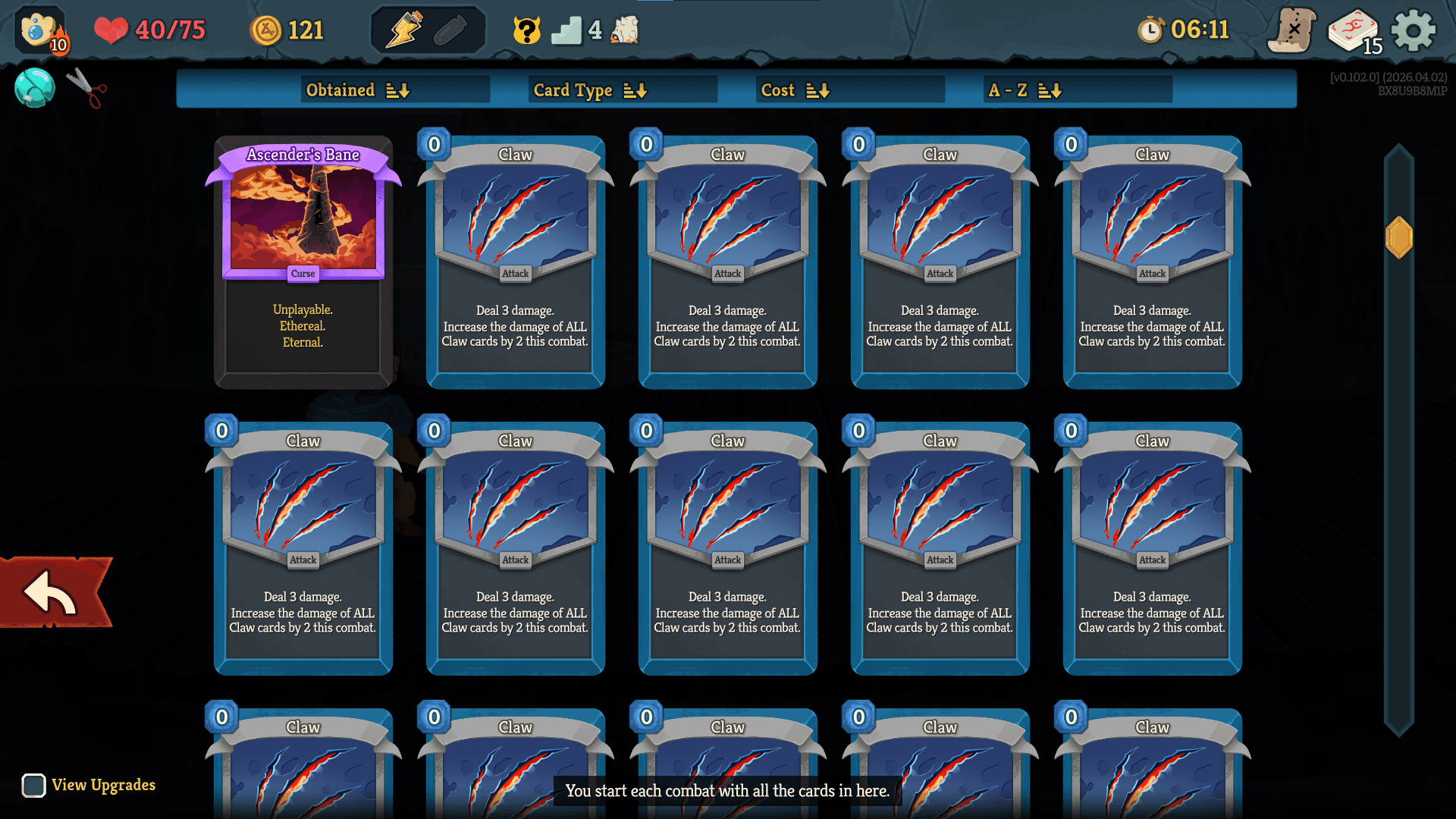The height and width of the screenshot is (819, 1456).
Task: Click the gold coin counter showing 121
Action: 287,30
